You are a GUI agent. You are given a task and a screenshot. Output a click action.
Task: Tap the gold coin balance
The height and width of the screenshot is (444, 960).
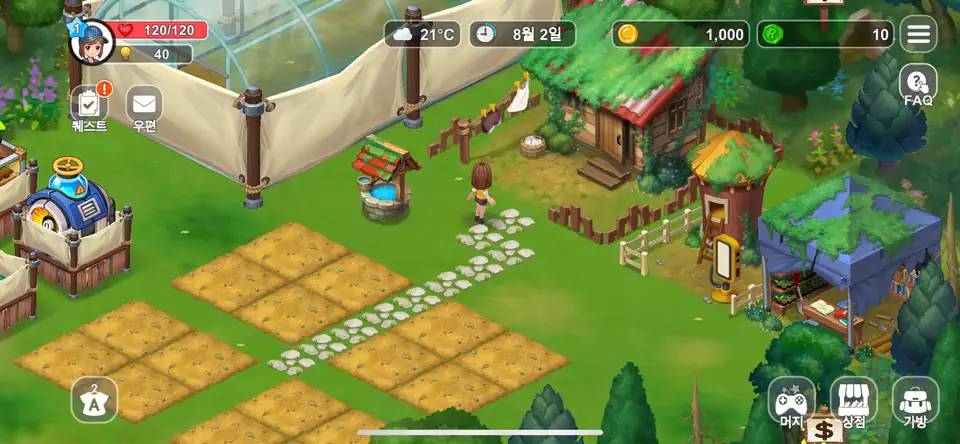click(x=681, y=34)
